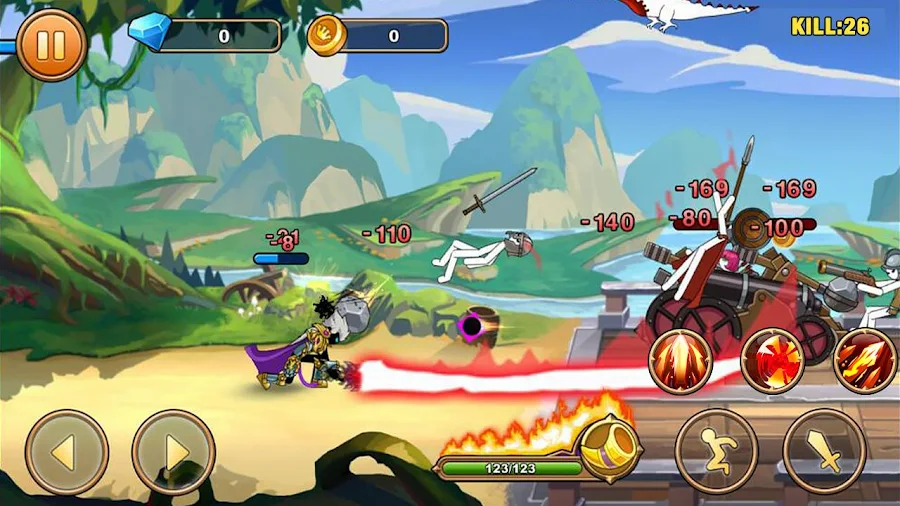Attack using the sword button
900x506 pixels.
(824, 451)
